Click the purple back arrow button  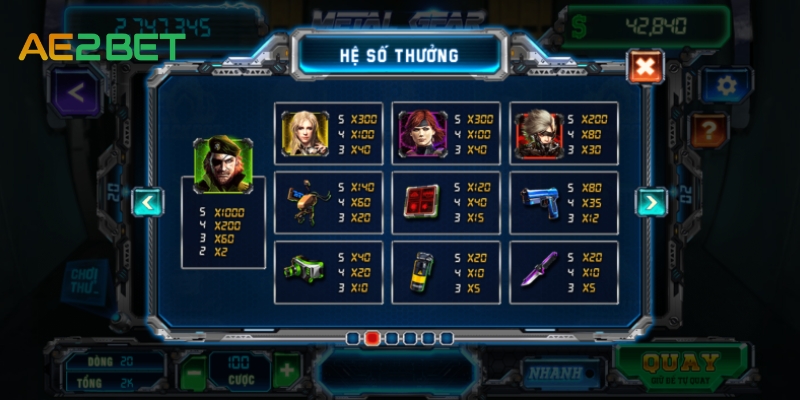(76, 91)
